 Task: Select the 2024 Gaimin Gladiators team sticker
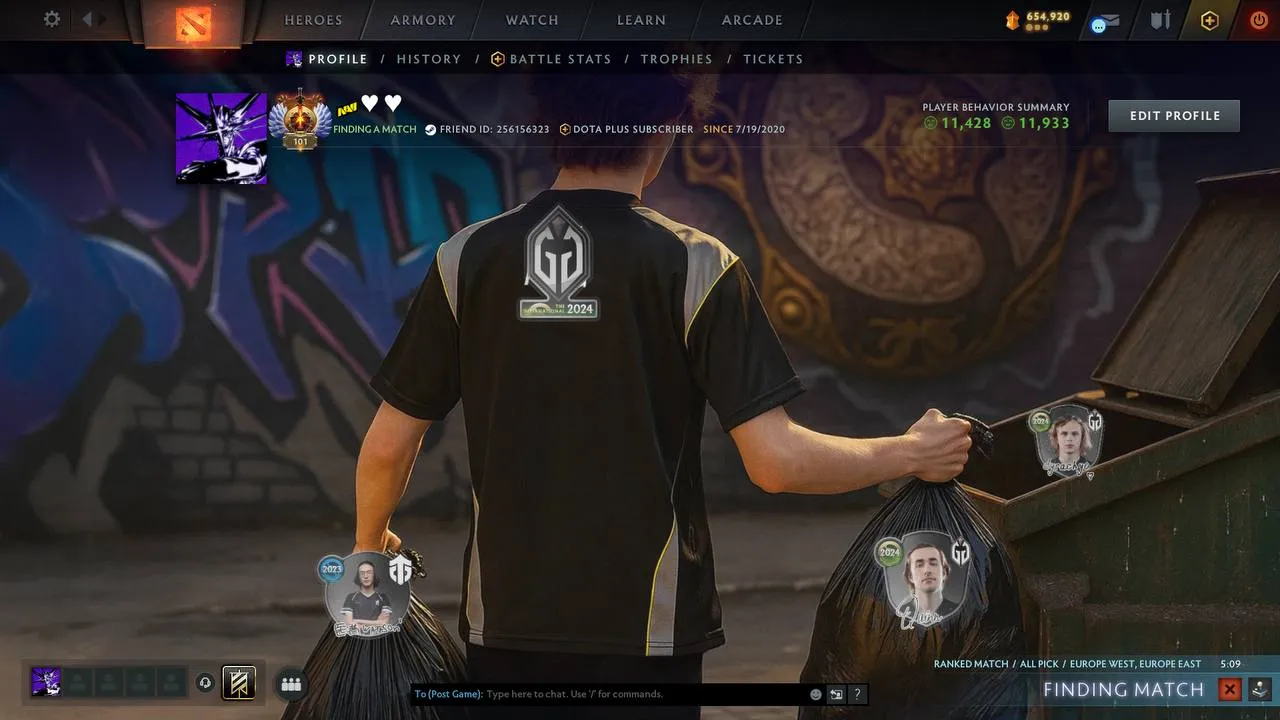(x=559, y=262)
